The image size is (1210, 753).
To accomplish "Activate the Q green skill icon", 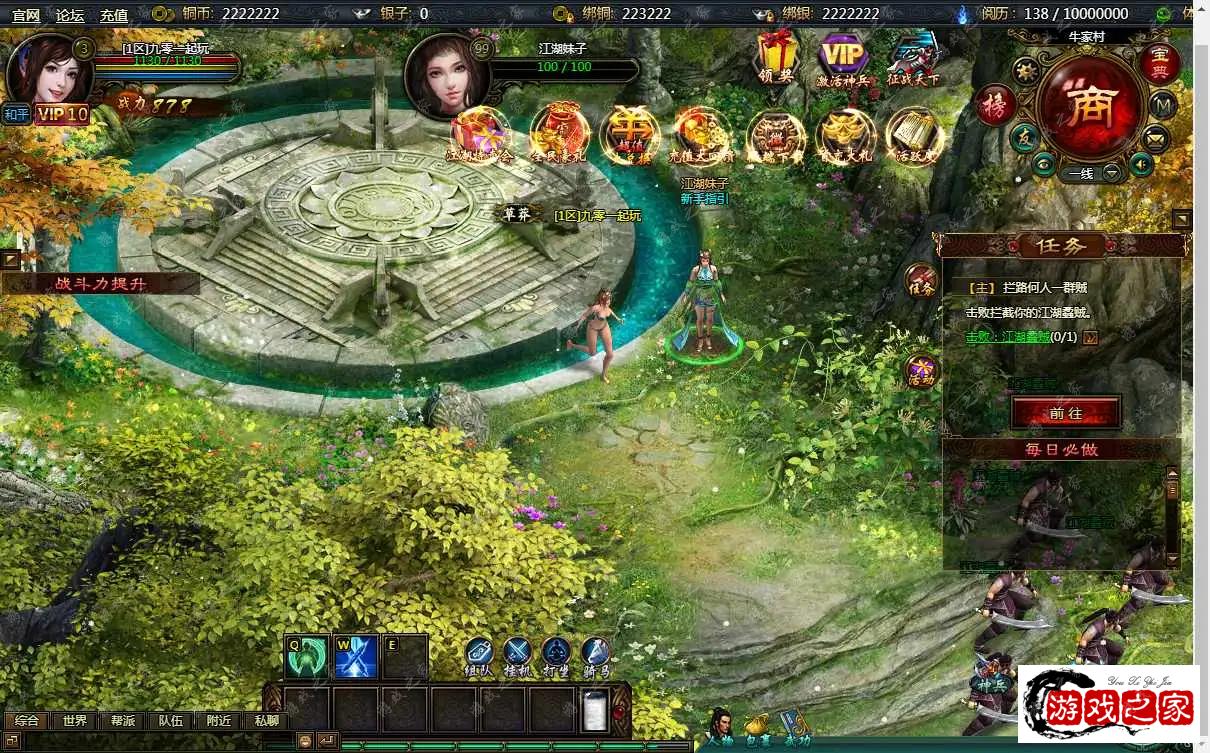I will click(x=306, y=656).
